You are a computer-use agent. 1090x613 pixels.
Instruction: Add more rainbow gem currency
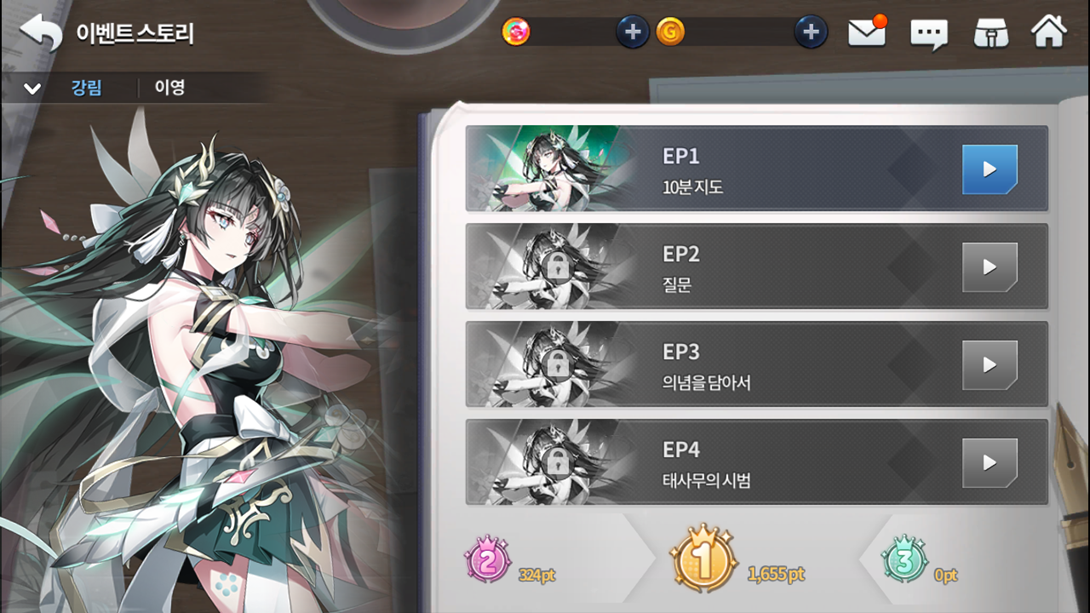click(631, 32)
